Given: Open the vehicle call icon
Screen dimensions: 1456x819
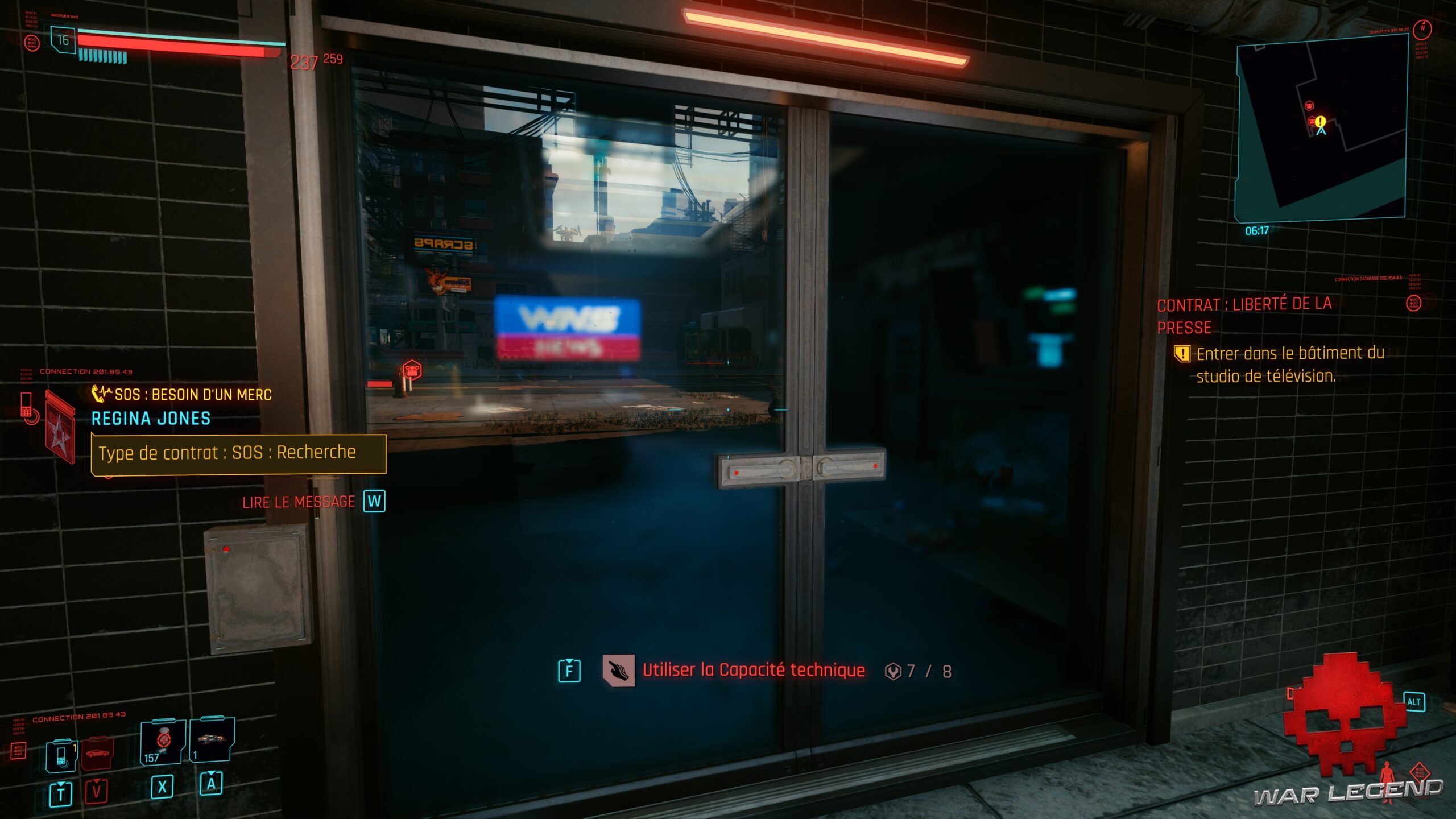Looking at the screenshot, I should [97, 752].
